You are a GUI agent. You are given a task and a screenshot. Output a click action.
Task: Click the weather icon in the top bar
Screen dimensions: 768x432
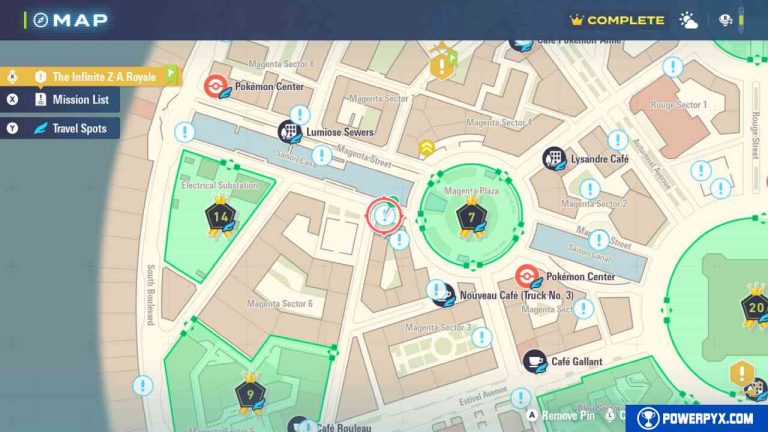[690, 20]
